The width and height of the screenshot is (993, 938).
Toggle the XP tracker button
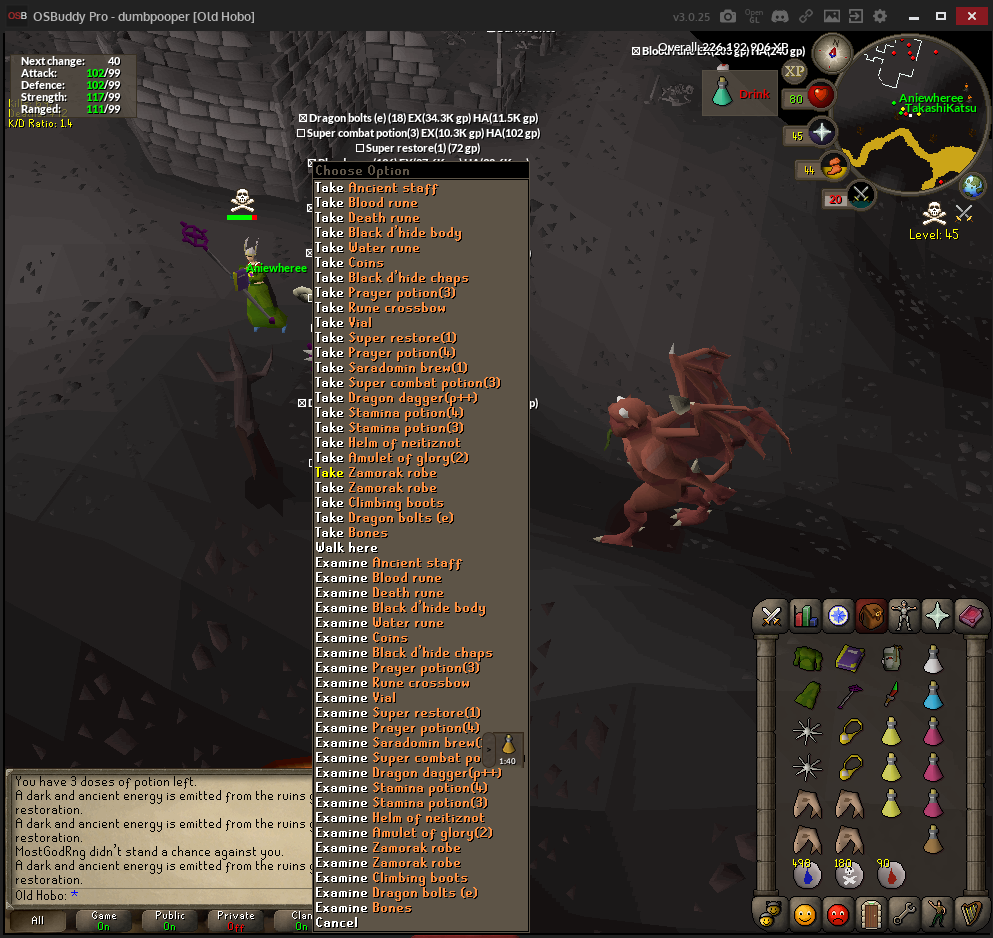tap(794, 71)
